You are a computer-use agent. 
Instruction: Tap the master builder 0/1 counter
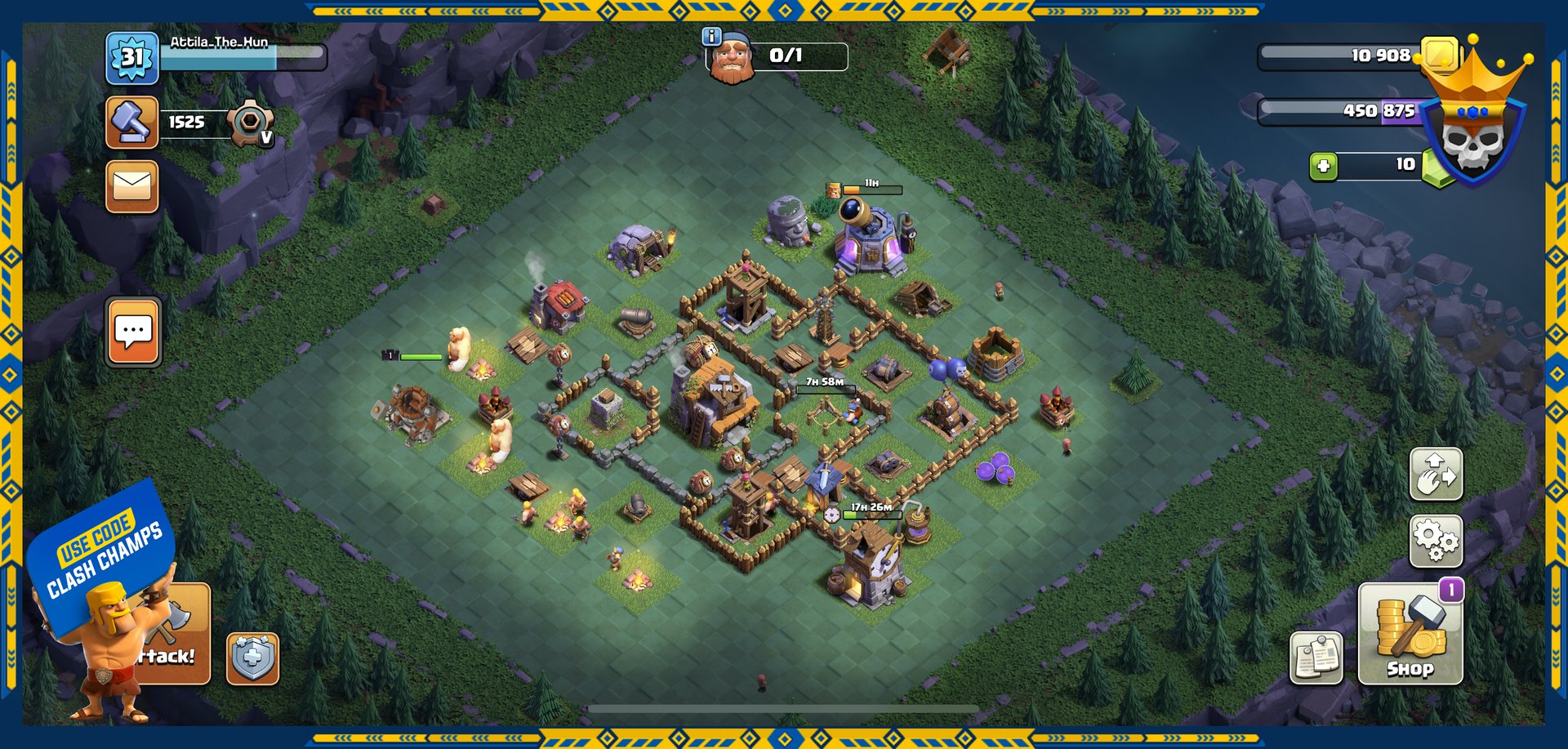pyautogui.click(x=786, y=56)
